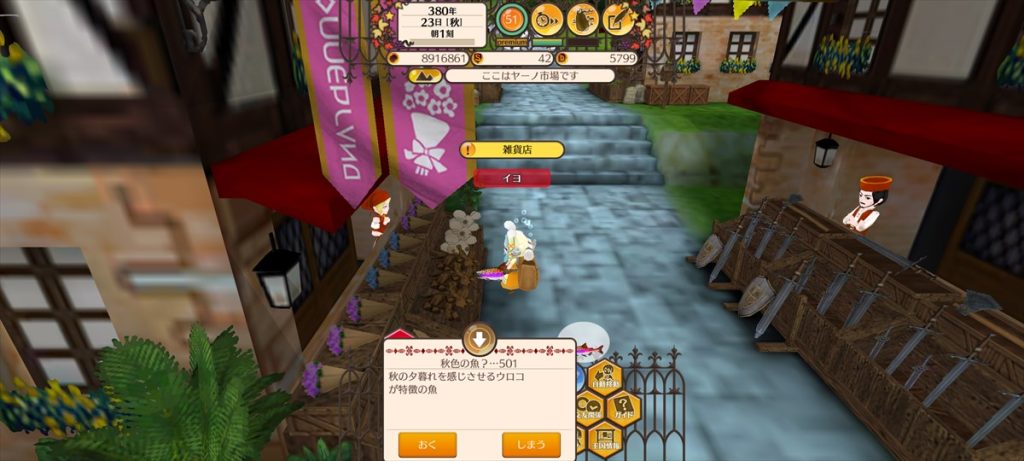
Task: Tap the おく (place) button
Action: (x=427, y=443)
